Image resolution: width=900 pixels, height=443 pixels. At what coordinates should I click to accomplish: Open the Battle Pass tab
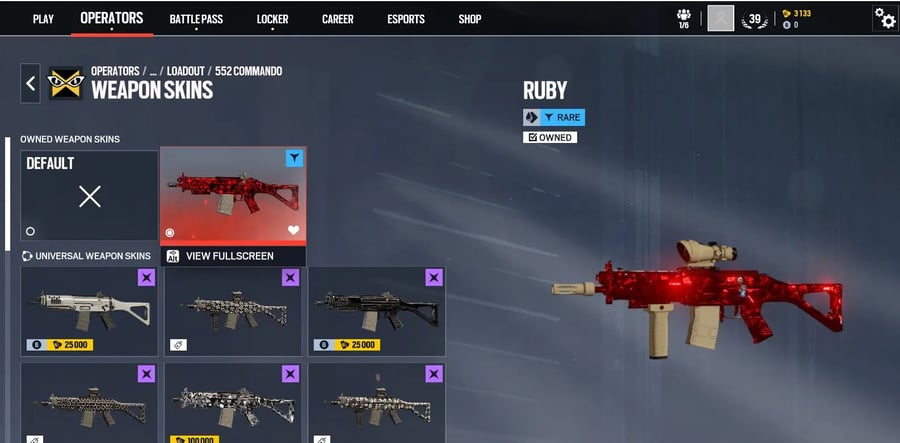[x=198, y=19]
